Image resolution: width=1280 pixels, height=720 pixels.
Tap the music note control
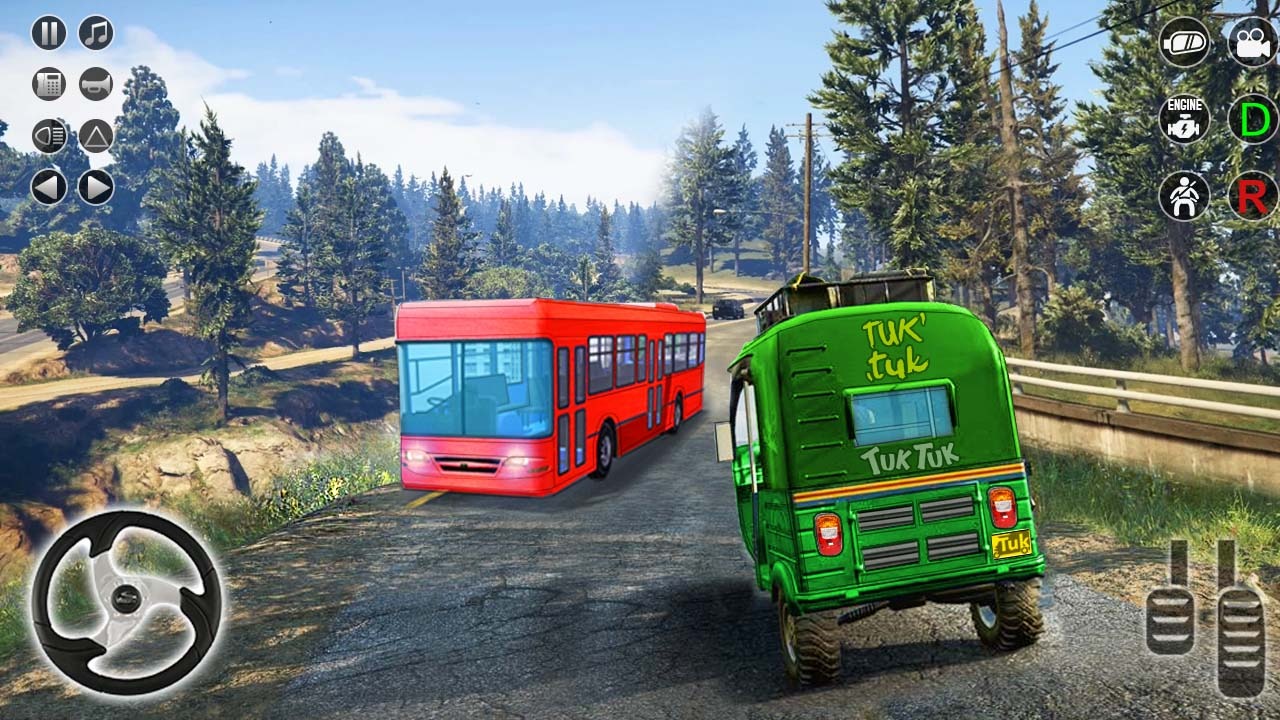(x=95, y=33)
